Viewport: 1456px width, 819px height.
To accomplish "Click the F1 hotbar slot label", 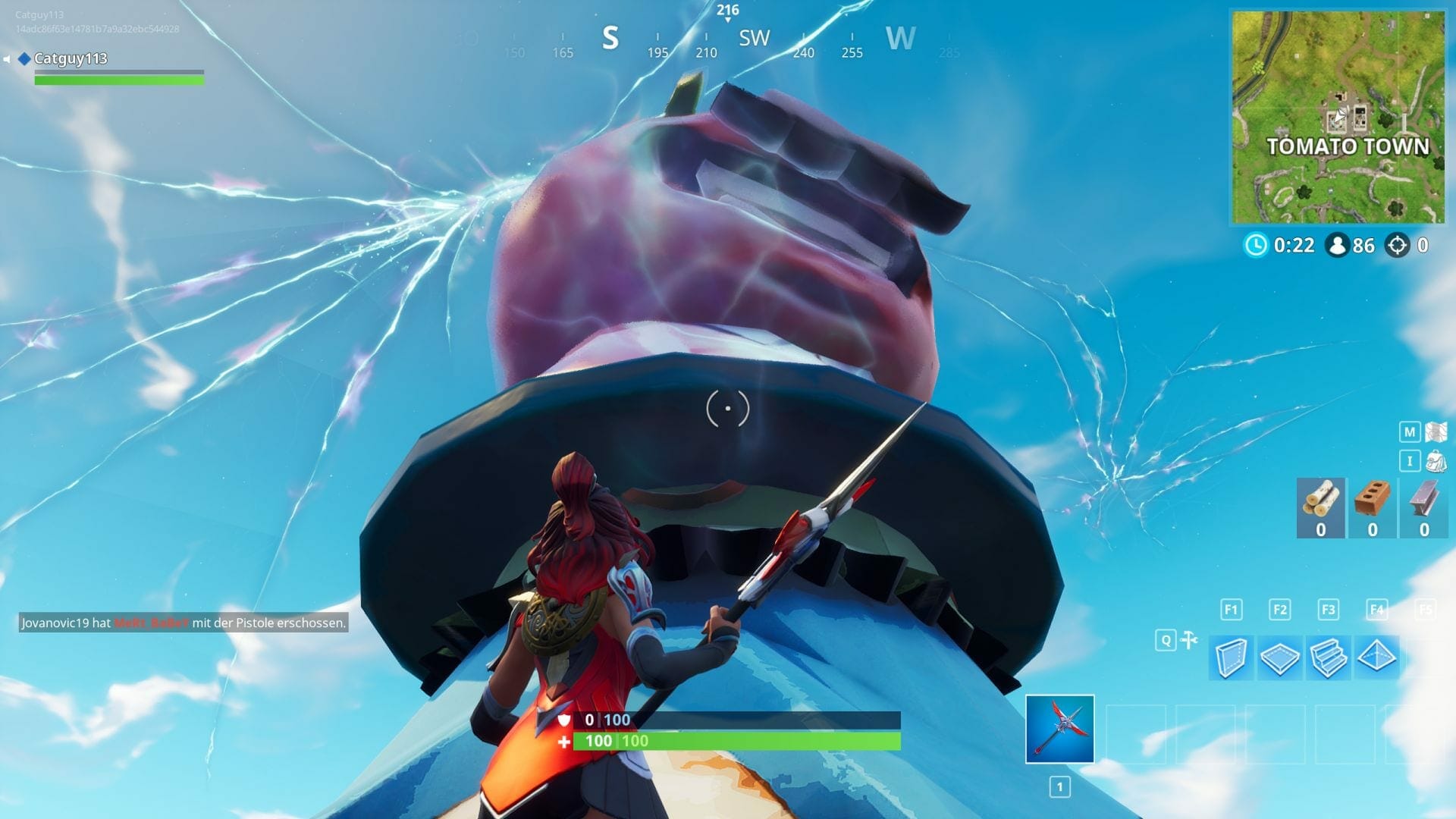I will 1232,609.
